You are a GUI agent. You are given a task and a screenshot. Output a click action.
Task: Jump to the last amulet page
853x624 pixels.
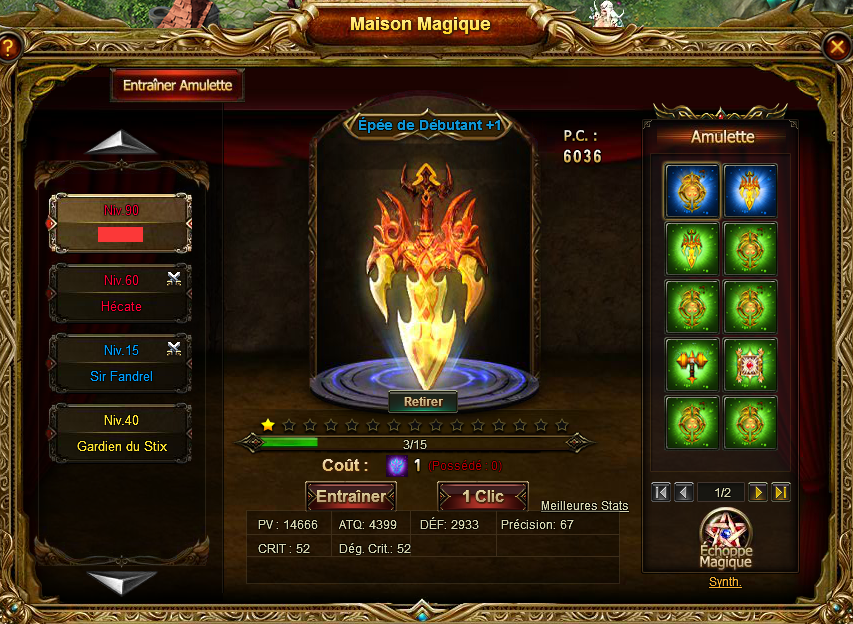pos(781,492)
